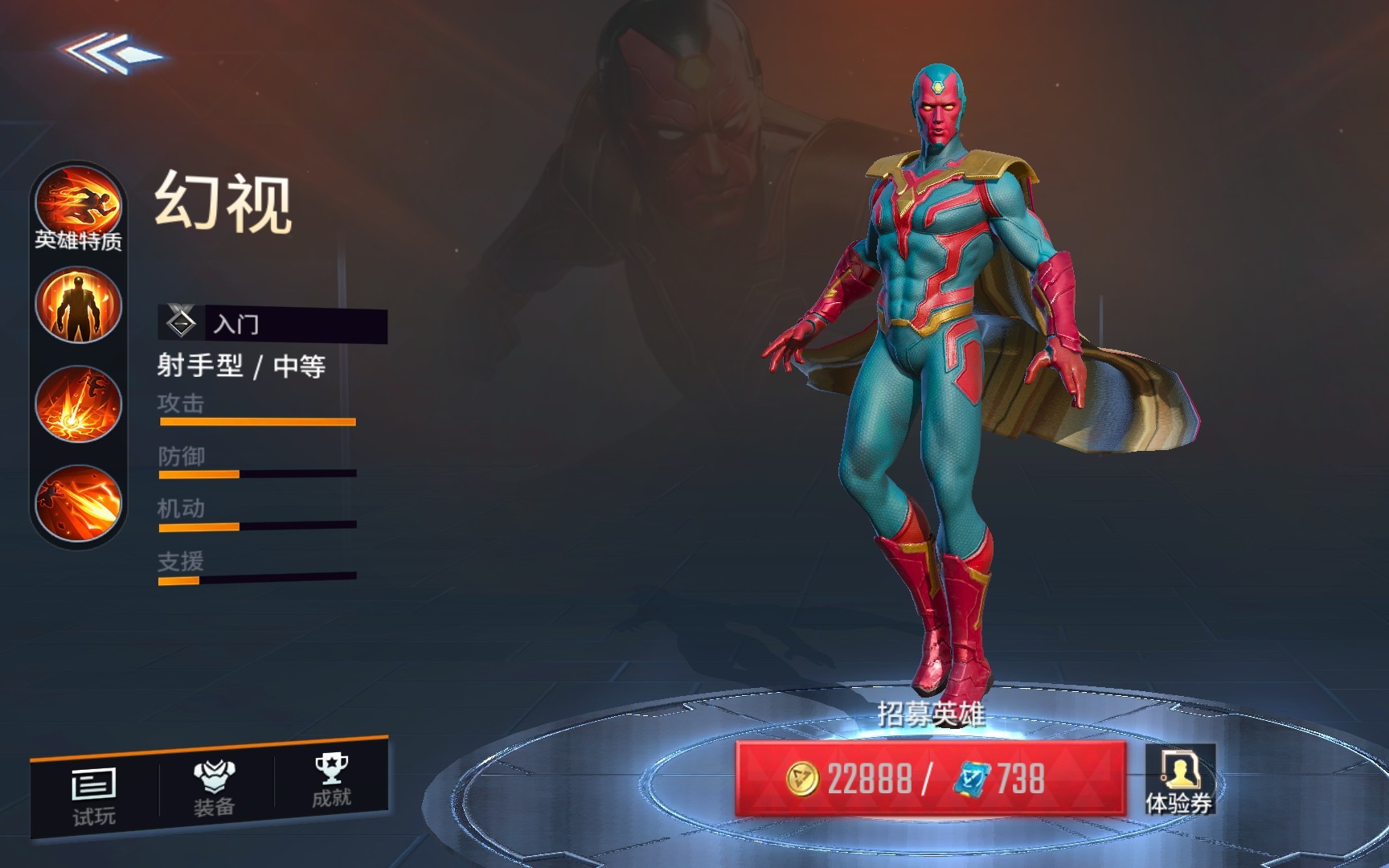Show the fiery beam skill icon
The width and height of the screenshot is (1389, 868).
(78, 502)
